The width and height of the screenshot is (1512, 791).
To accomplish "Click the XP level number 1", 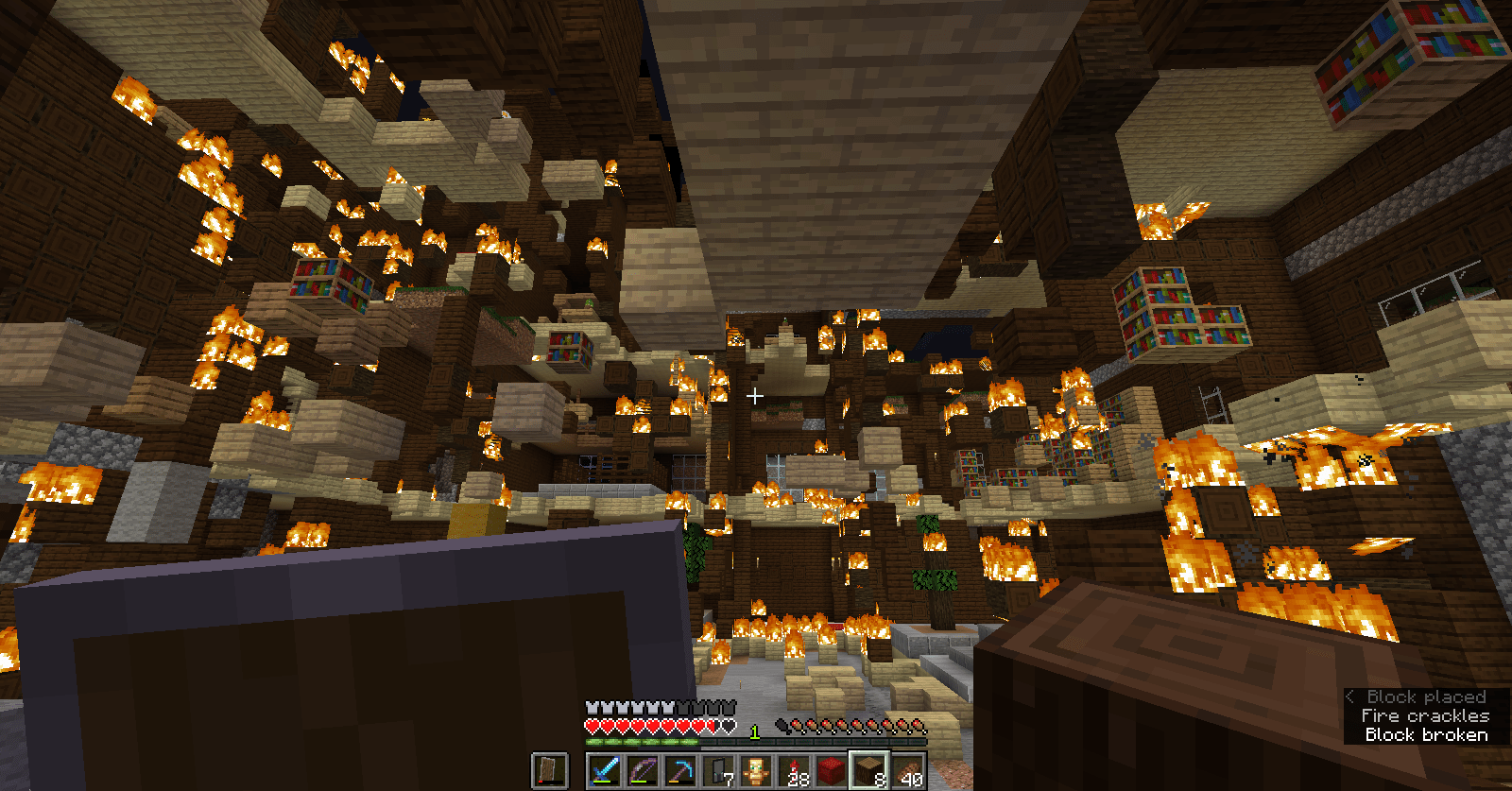I will click(x=754, y=731).
